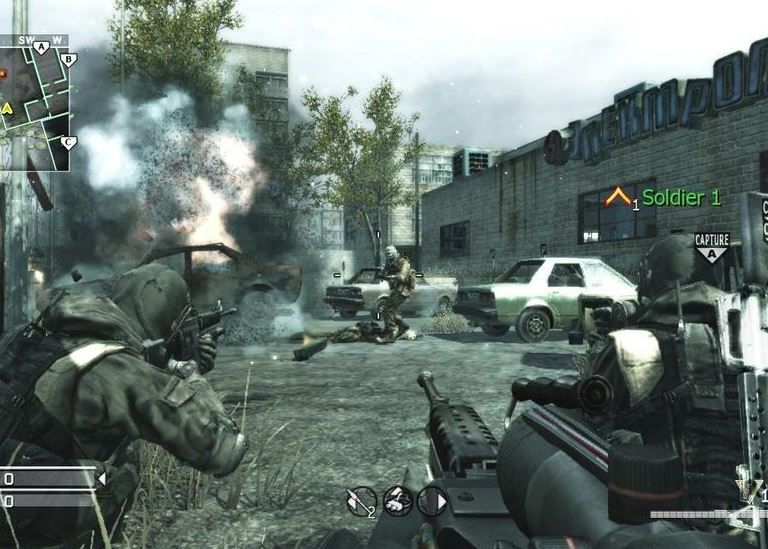Click the orange rank chevron beside Soldier 1
The width and height of the screenshot is (768, 549).
(x=618, y=197)
